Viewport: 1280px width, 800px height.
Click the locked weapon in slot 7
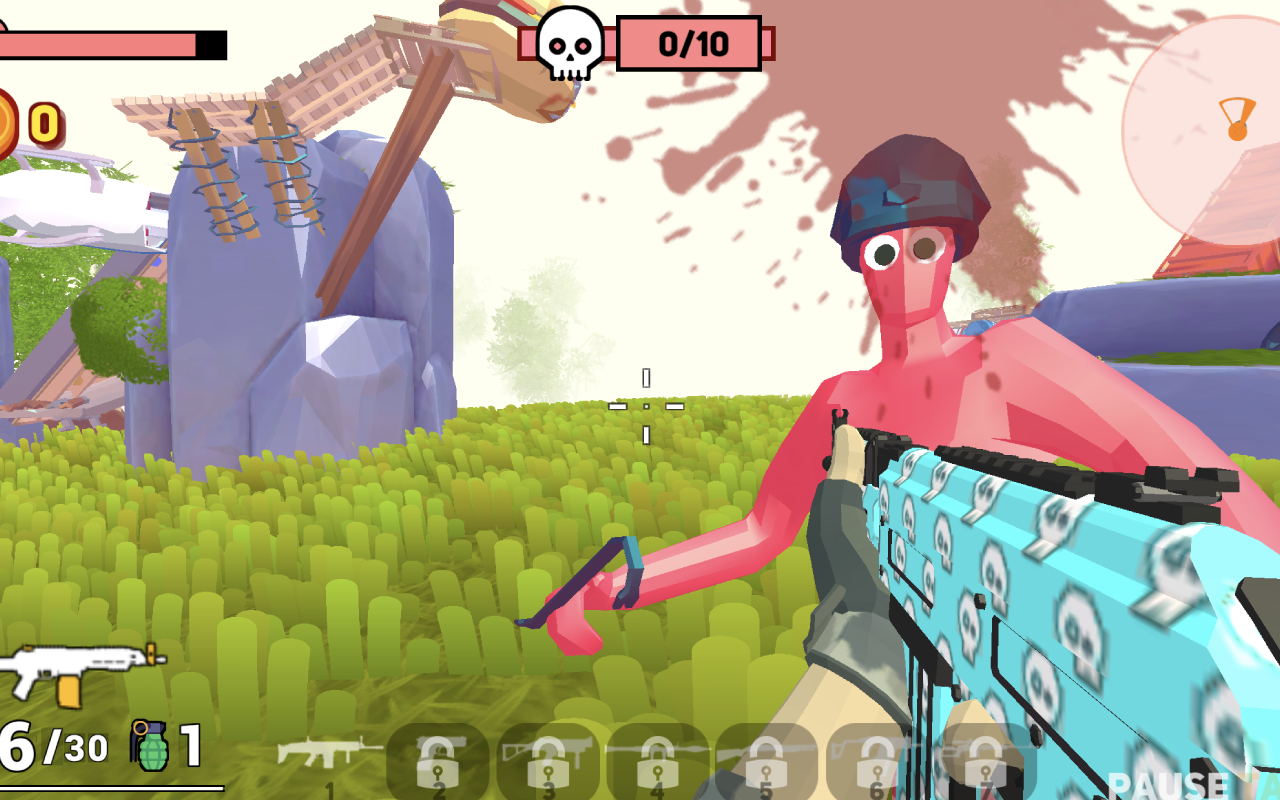point(985,755)
